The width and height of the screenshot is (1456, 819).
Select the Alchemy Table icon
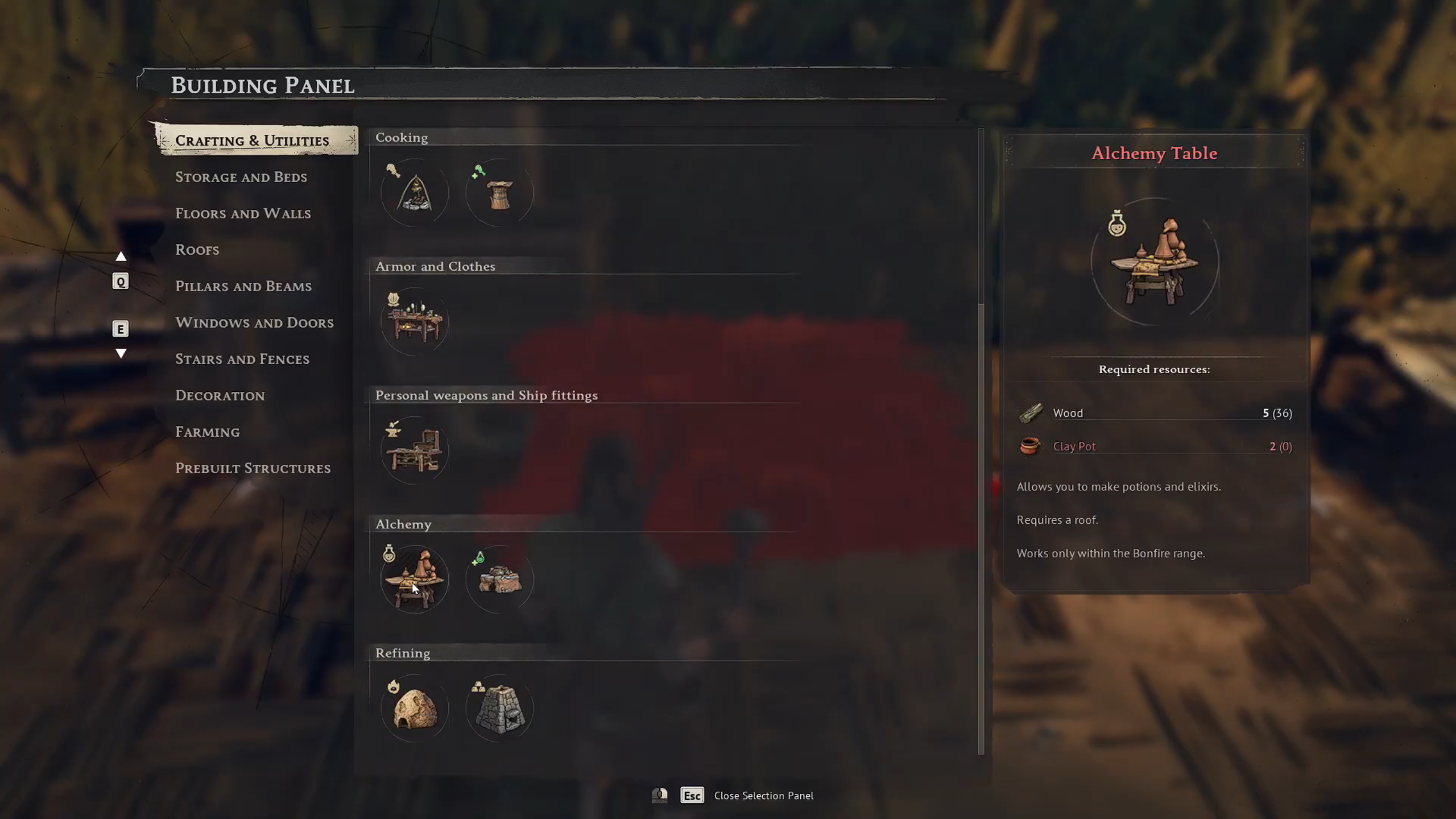click(x=414, y=578)
